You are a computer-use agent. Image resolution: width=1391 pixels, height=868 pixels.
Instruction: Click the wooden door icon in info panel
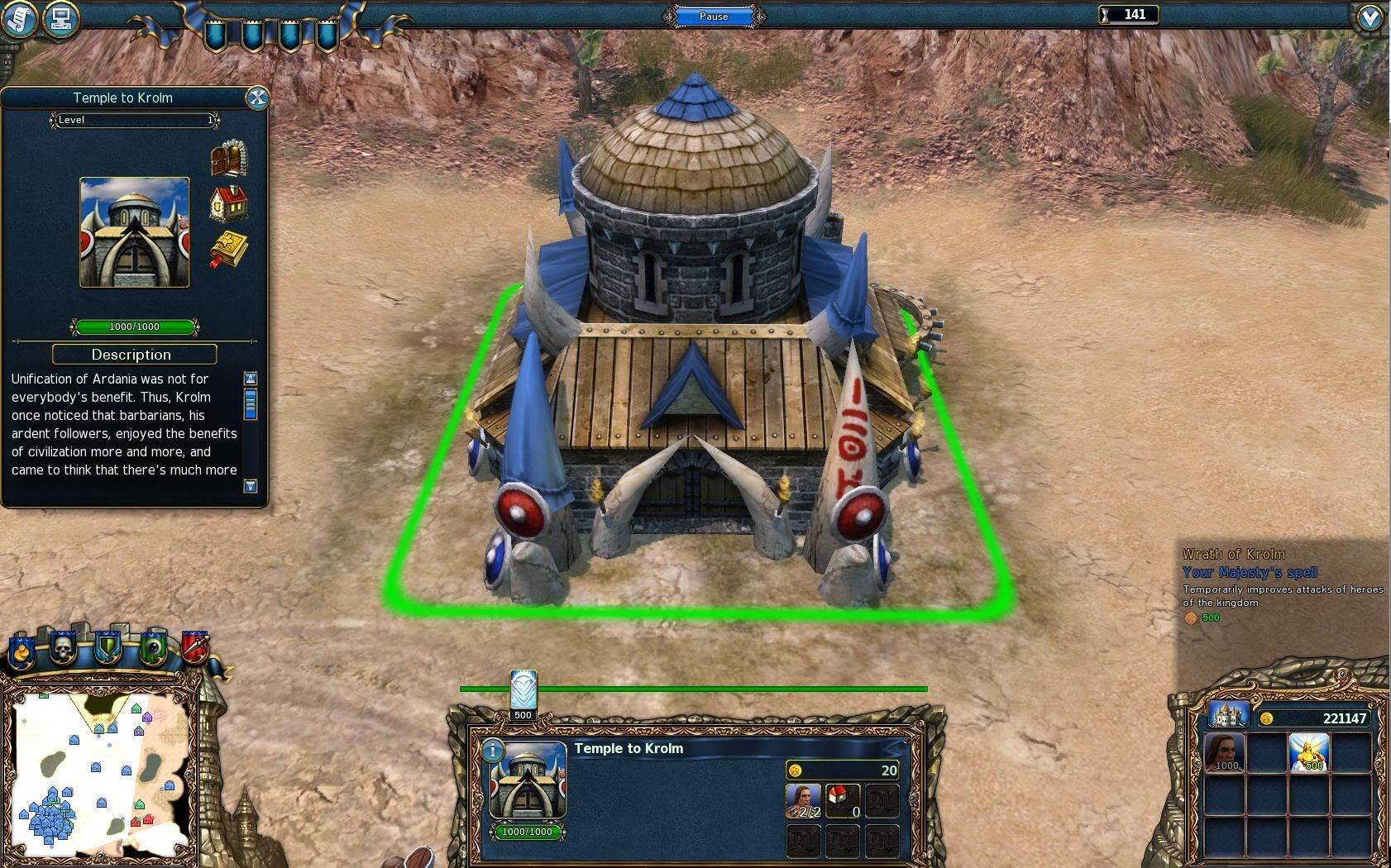pyautogui.click(x=228, y=159)
